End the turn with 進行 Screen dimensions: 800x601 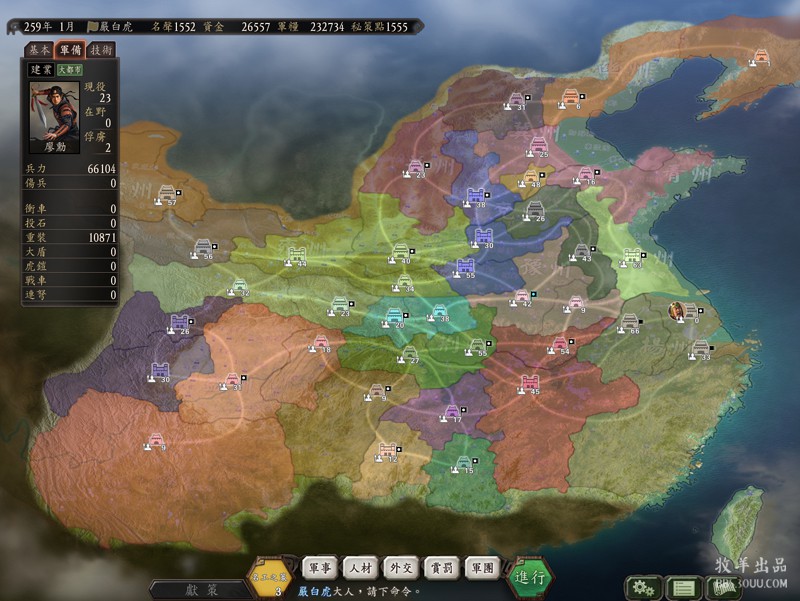click(x=530, y=576)
